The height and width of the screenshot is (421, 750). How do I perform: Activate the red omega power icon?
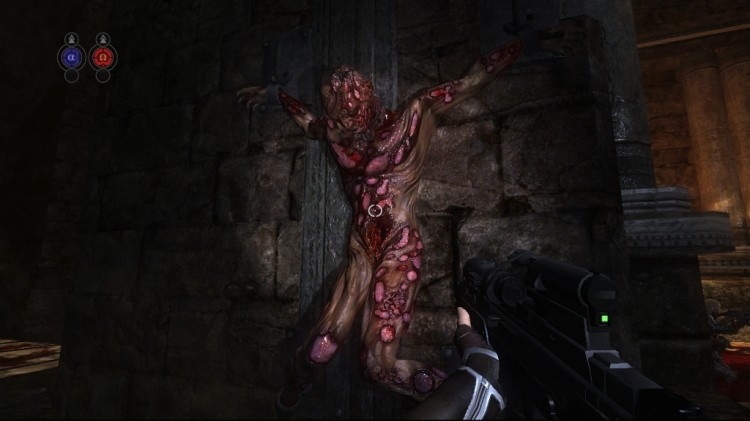[103, 57]
